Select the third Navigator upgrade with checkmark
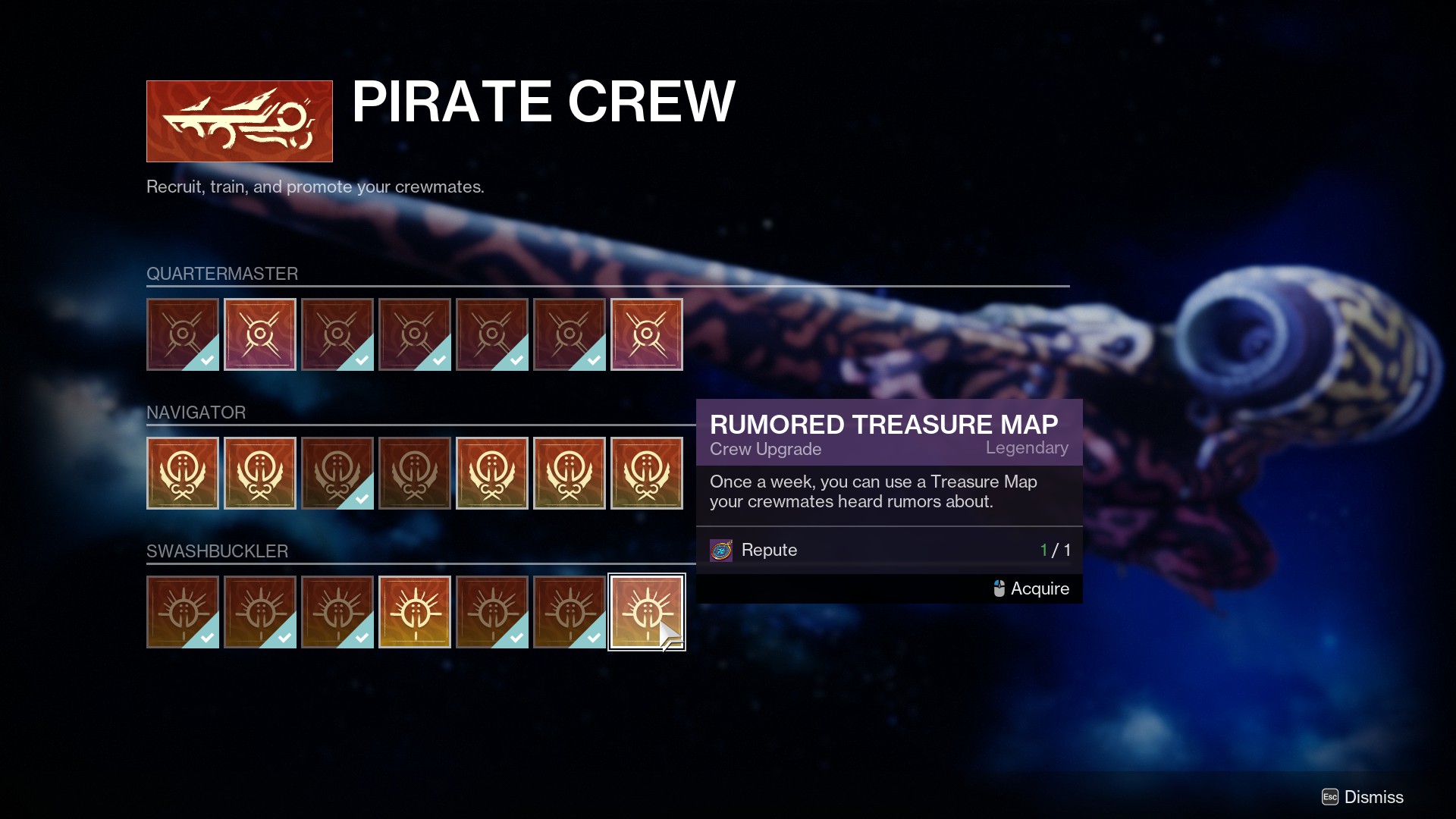The image size is (1456, 819). [337, 473]
